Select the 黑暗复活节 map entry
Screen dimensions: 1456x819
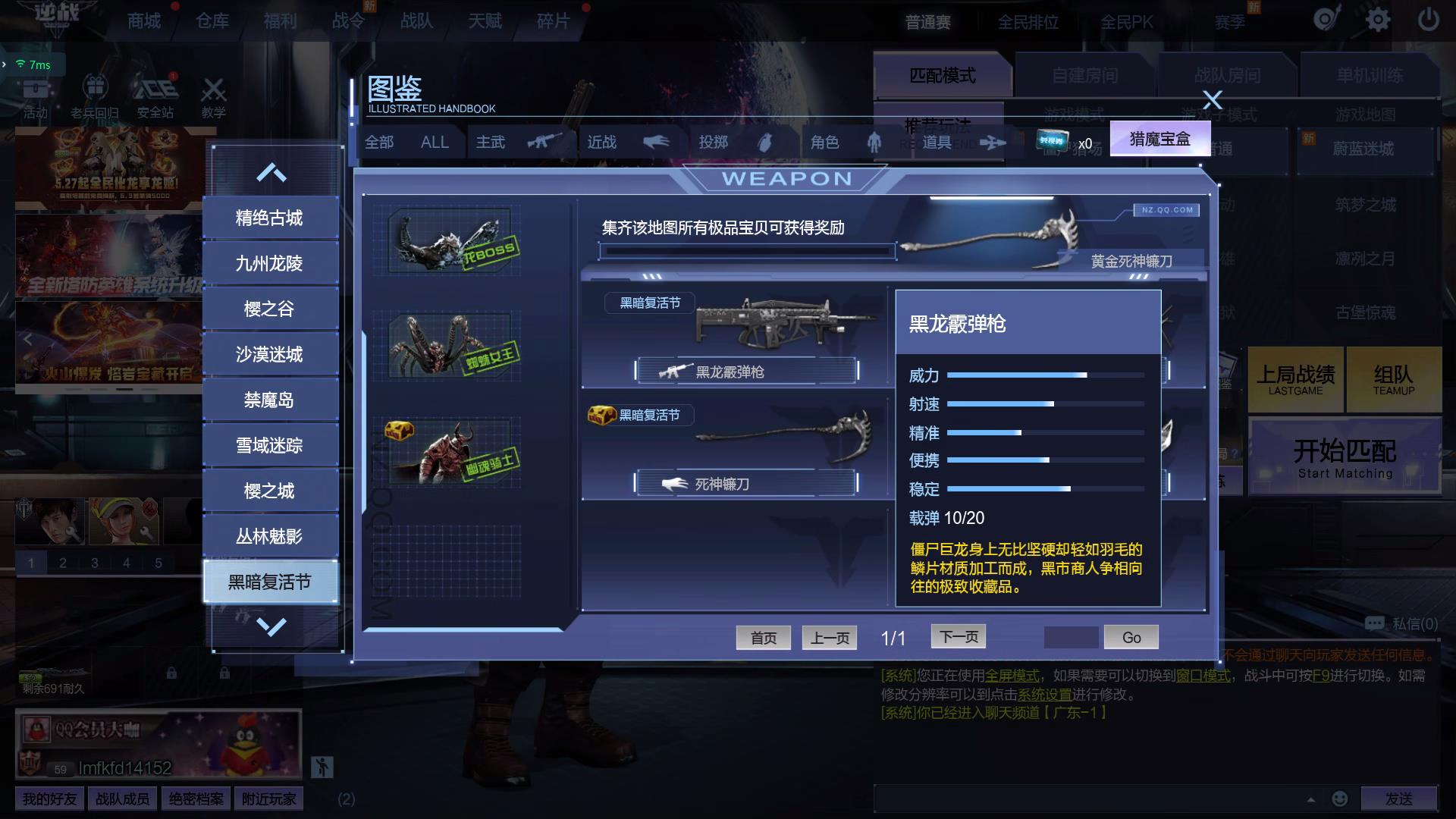click(x=271, y=581)
